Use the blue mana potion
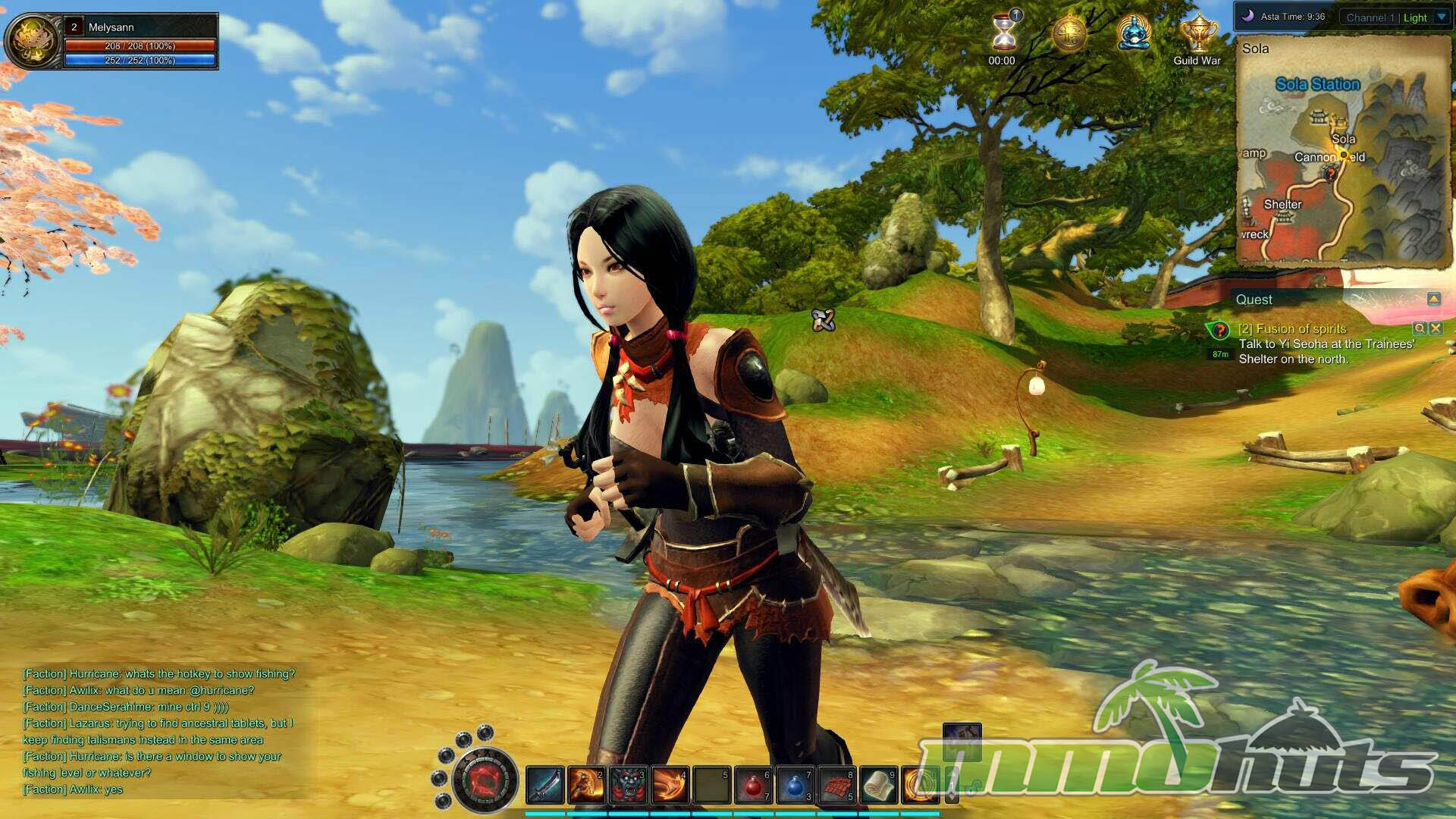 coord(795,786)
